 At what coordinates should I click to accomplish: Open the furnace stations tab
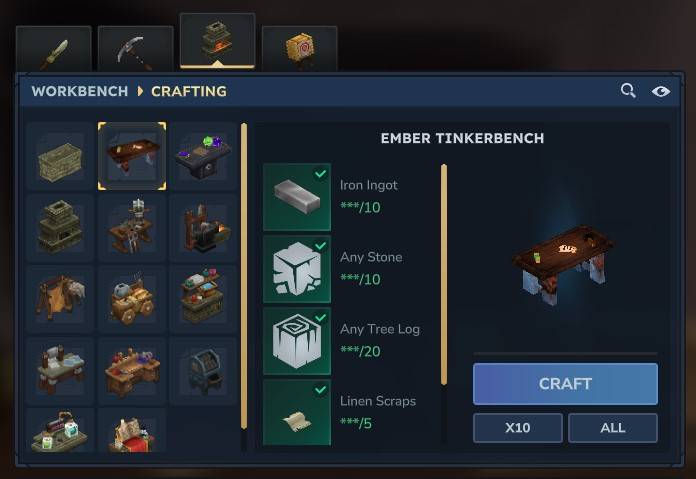pos(217,41)
